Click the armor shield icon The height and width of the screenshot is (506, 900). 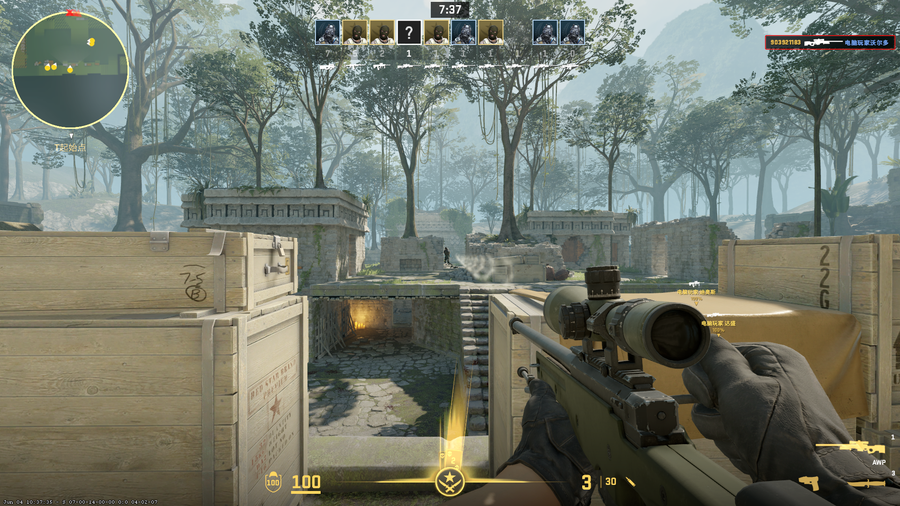[x=273, y=483]
